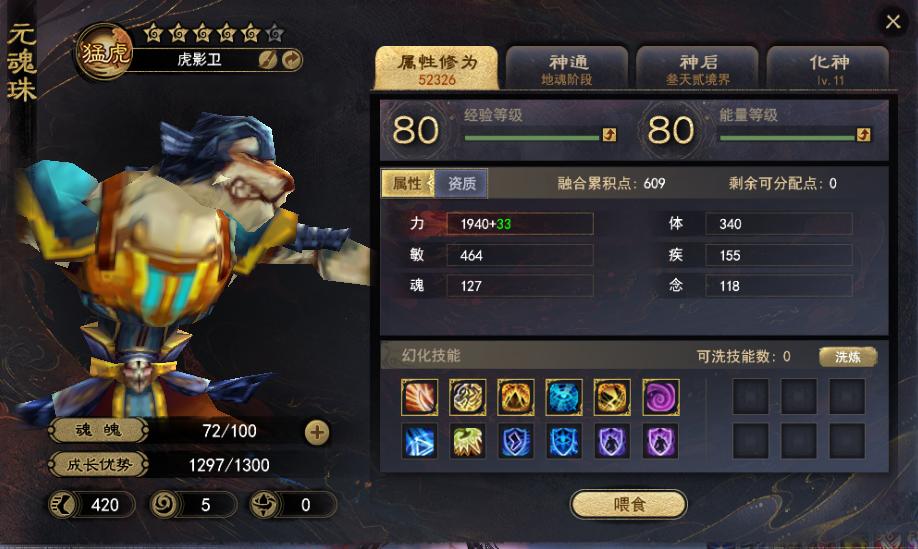
Task: Switch to the 资质 sub-tab
Action: [x=461, y=184]
